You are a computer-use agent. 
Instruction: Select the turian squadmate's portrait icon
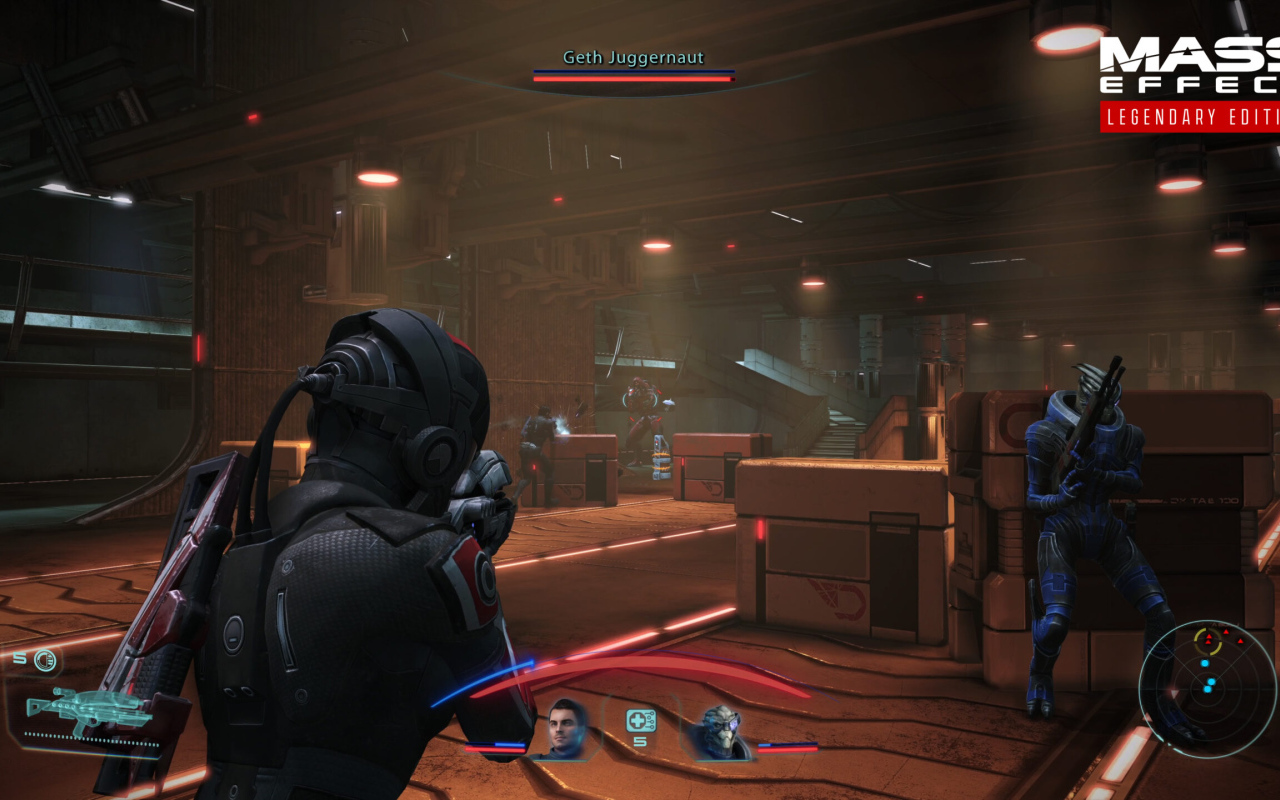click(x=720, y=730)
